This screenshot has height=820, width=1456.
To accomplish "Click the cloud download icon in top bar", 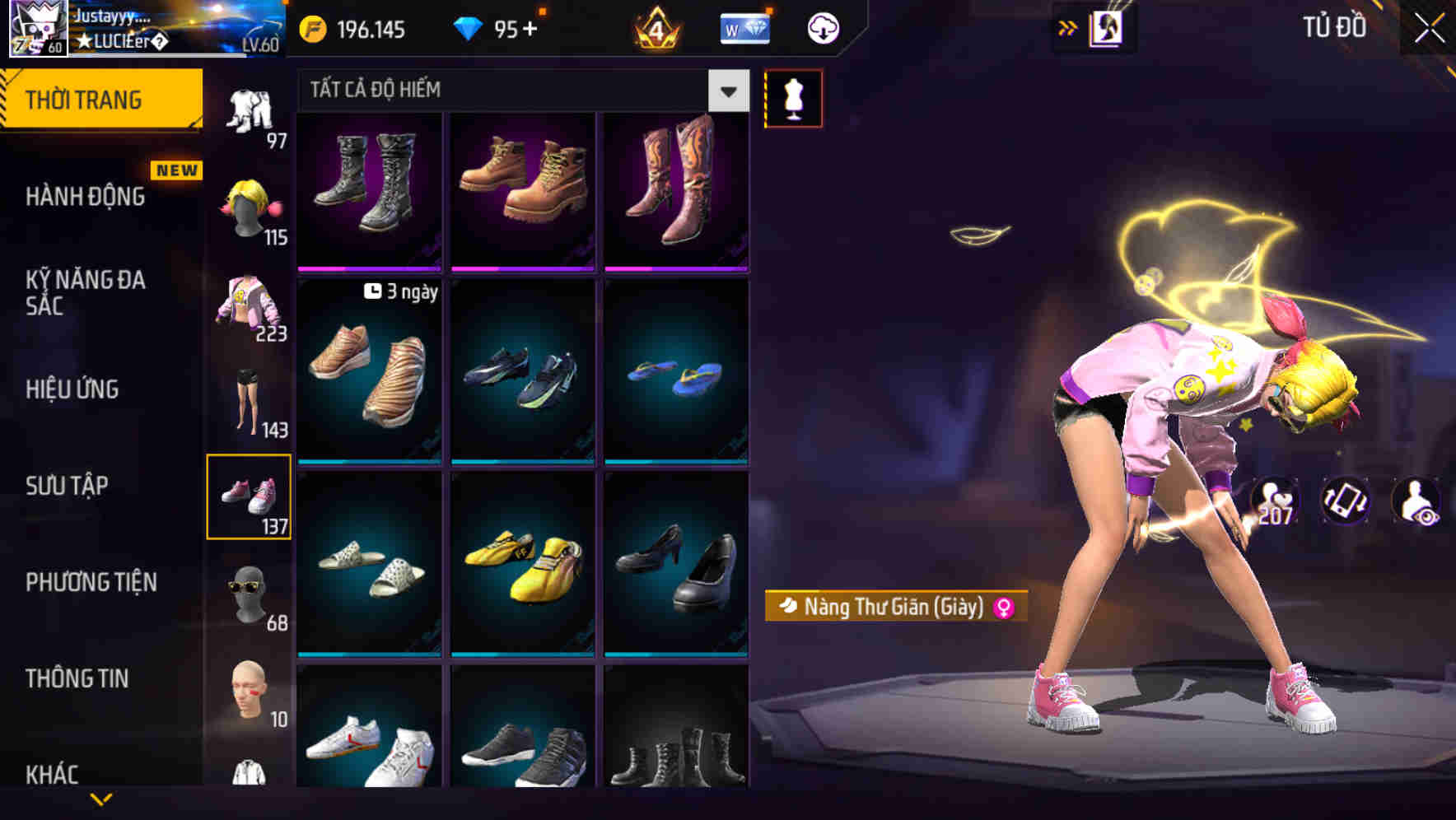I will click(822, 27).
